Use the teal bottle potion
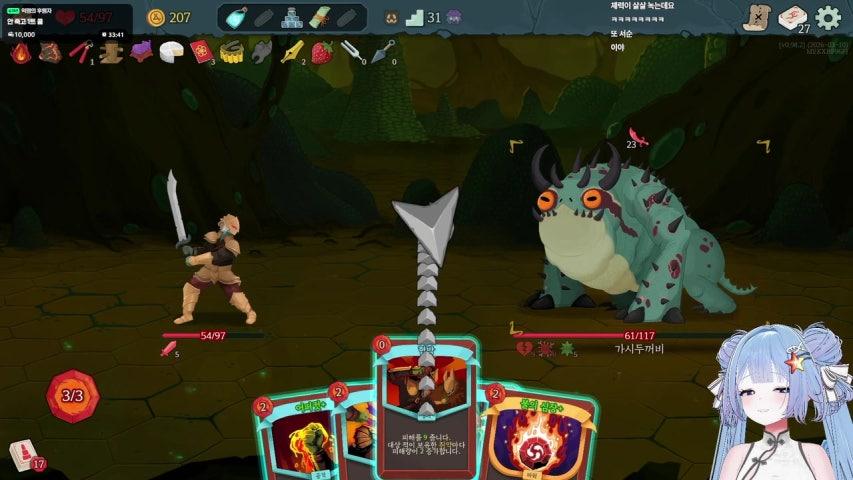The width and height of the screenshot is (853, 480). click(x=237, y=18)
